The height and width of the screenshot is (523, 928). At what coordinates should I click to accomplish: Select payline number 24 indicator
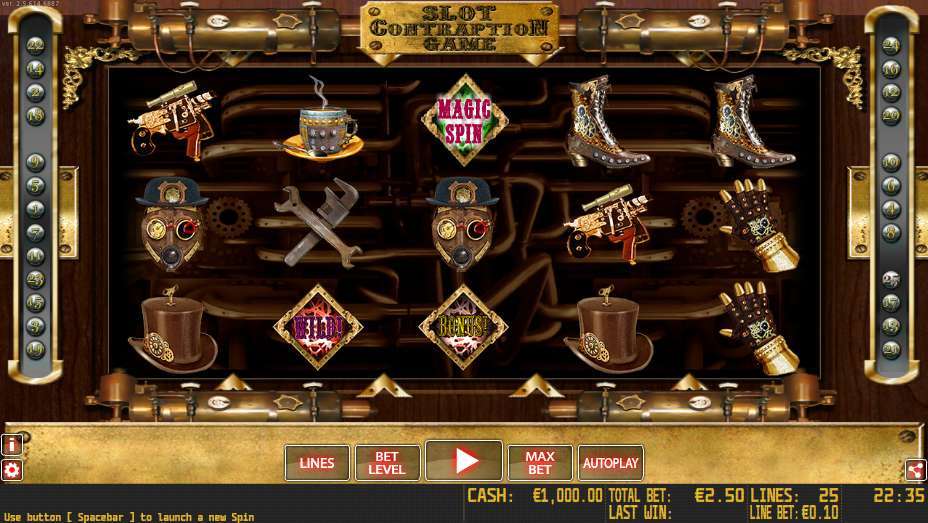[x=890, y=45]
